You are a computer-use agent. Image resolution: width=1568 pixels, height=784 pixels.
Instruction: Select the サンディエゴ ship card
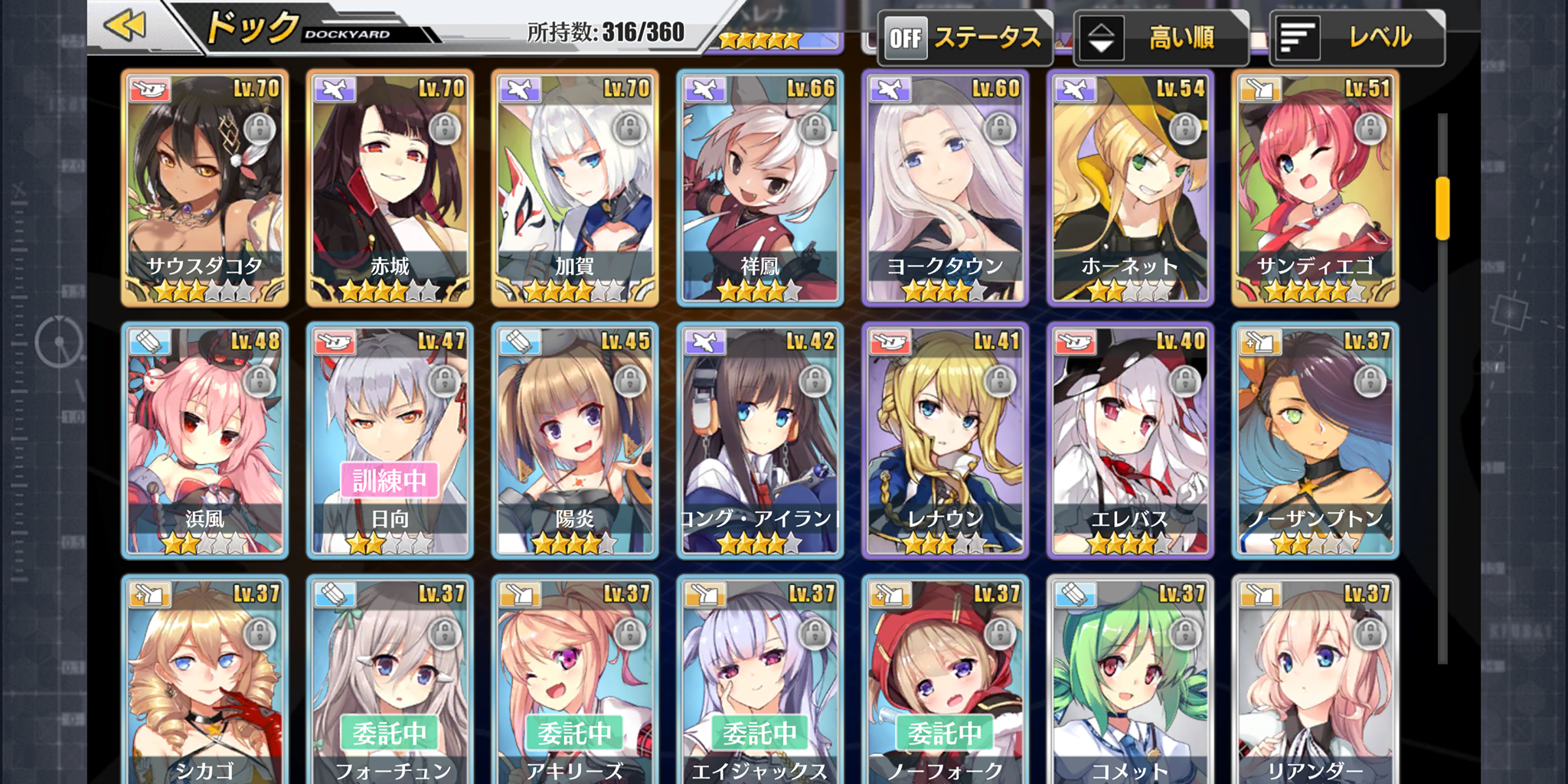tap(1315, 188)
